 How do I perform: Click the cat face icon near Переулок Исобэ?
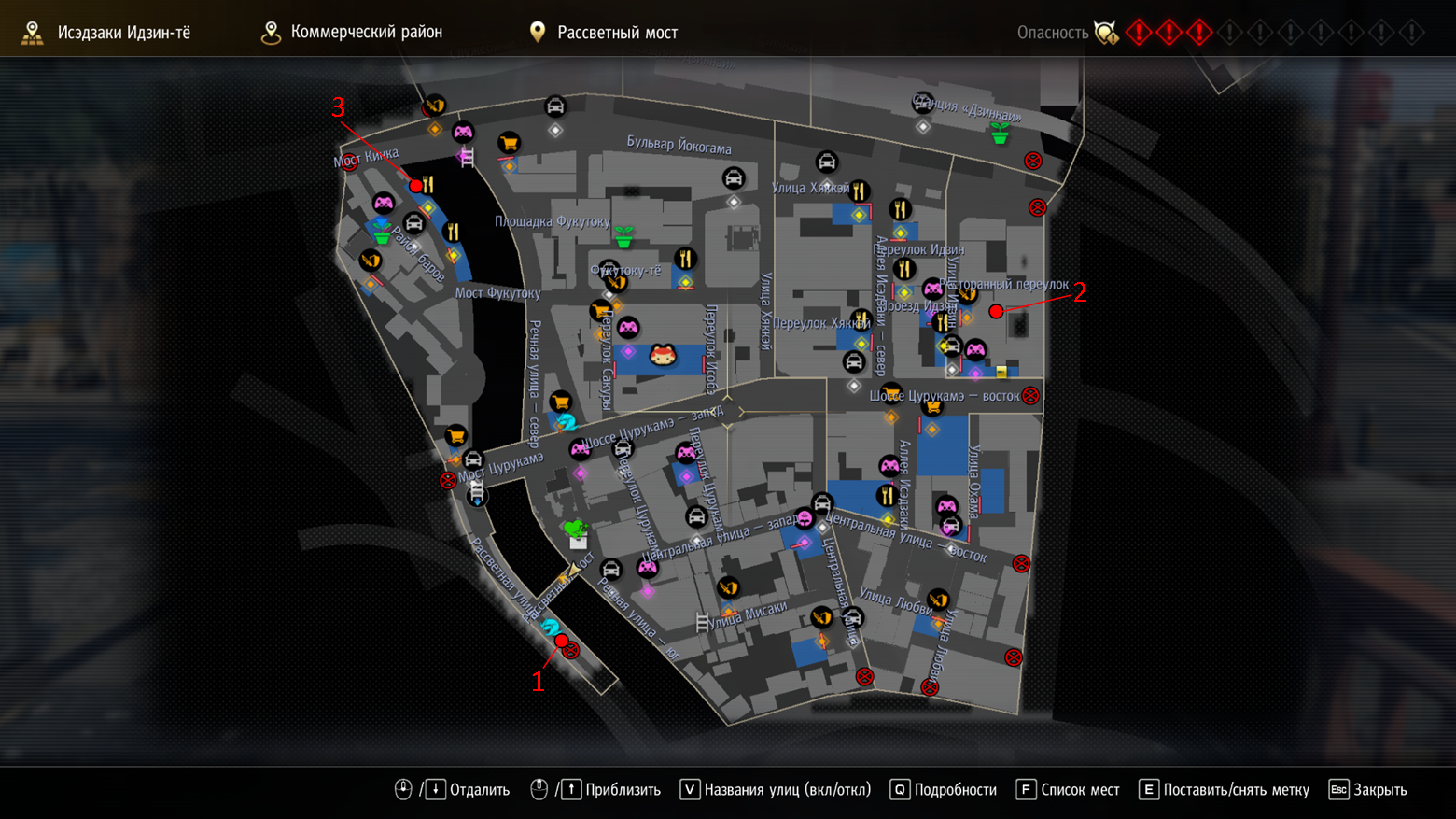(x=663, y=355)
